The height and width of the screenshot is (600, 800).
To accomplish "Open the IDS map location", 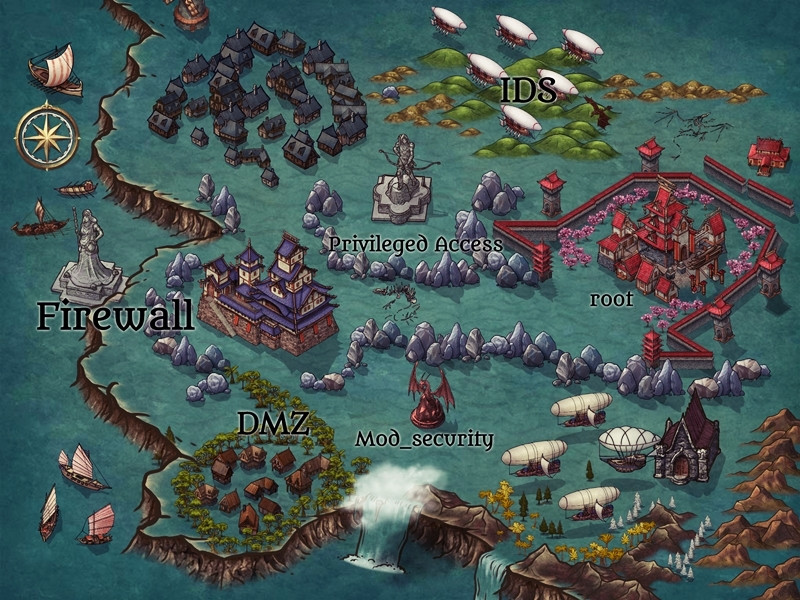I will click(x=521, y=91).
